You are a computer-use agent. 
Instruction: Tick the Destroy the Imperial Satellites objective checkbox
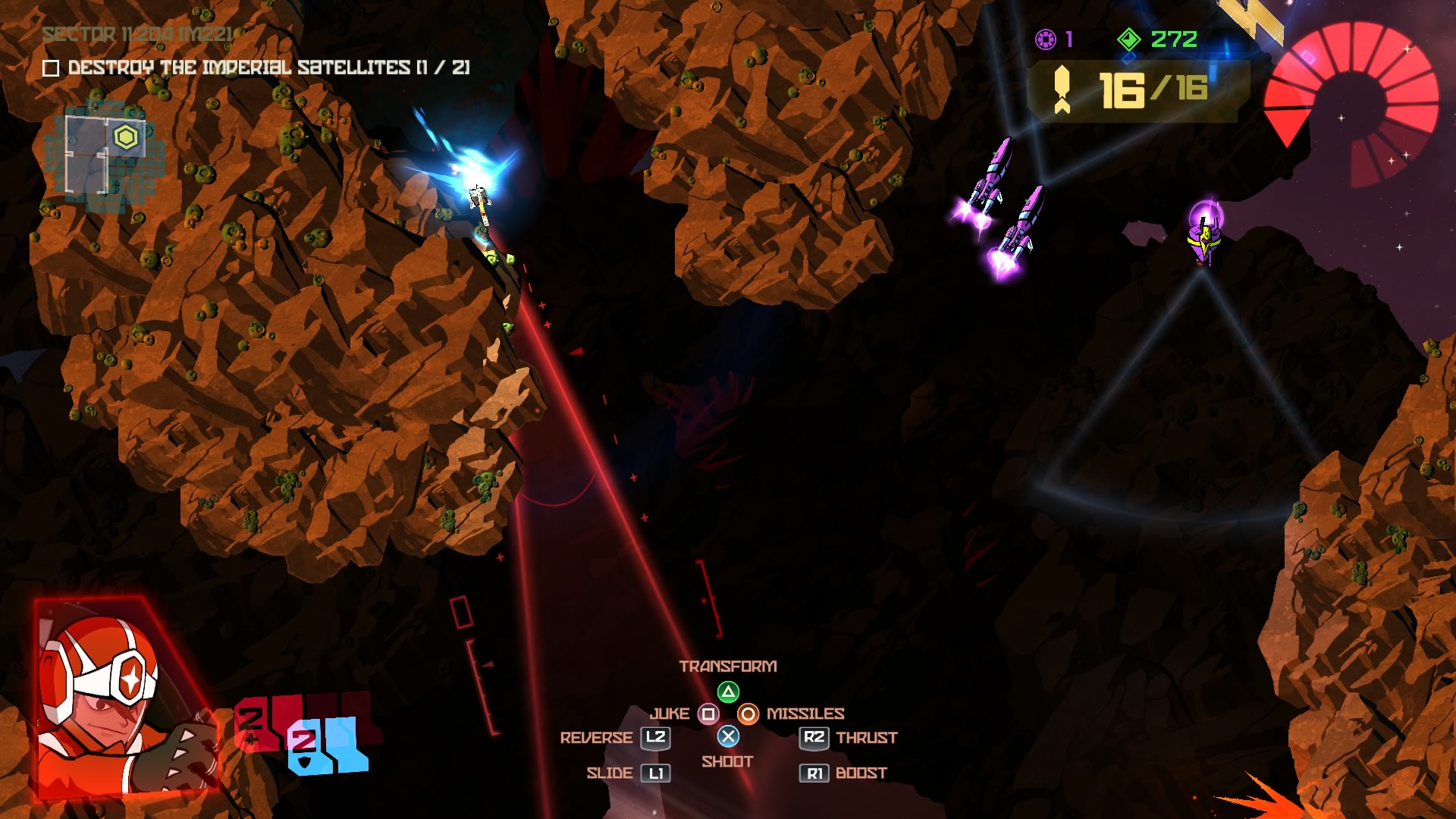(51, 68)
